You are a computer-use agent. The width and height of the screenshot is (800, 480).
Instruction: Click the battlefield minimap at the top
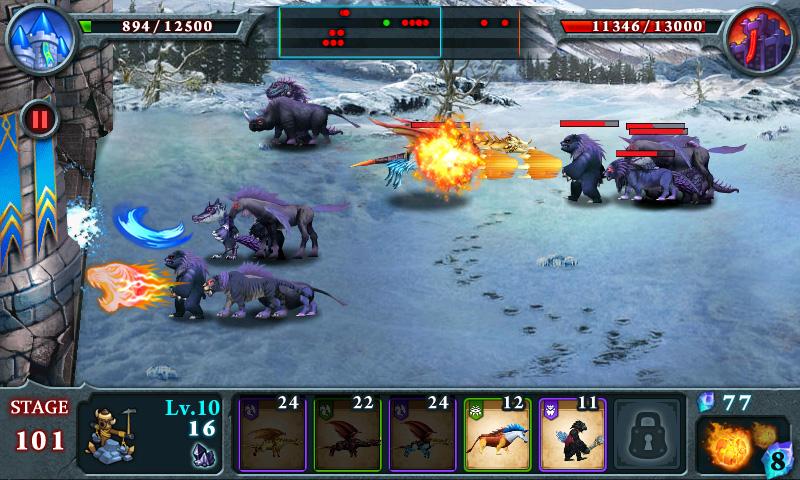[399, 30]
